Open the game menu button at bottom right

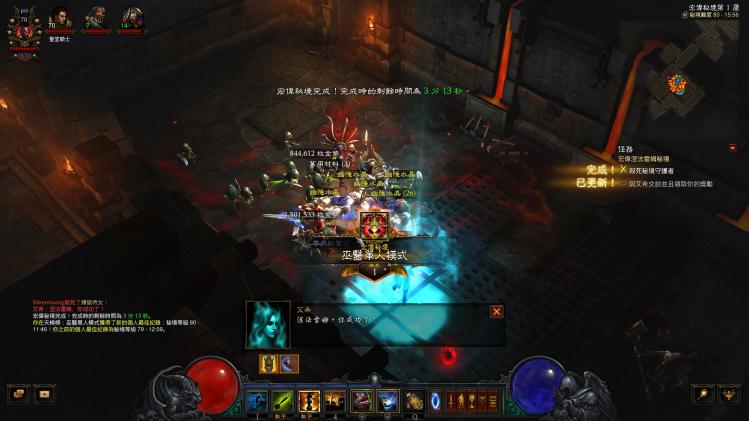click(x=731, y=395)
